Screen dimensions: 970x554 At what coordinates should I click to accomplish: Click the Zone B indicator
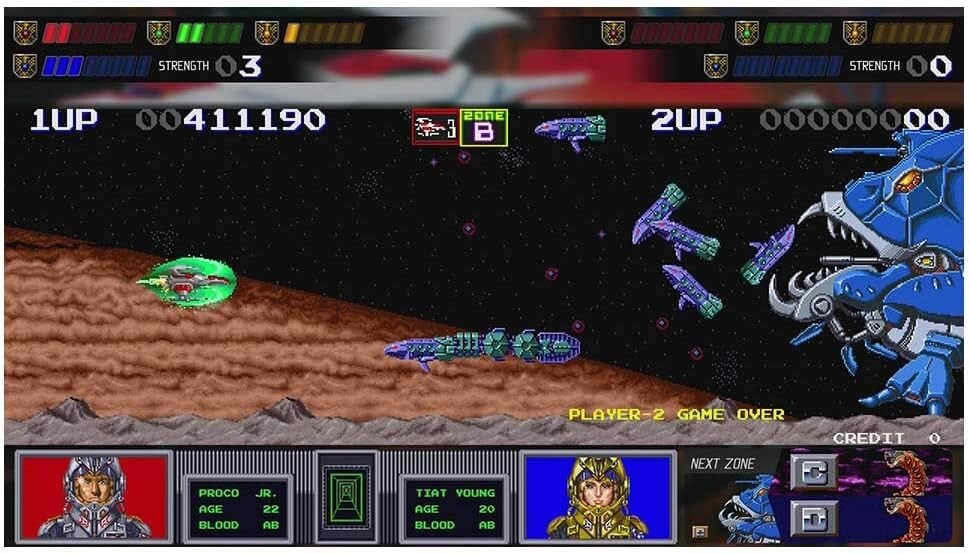(484, 128)
